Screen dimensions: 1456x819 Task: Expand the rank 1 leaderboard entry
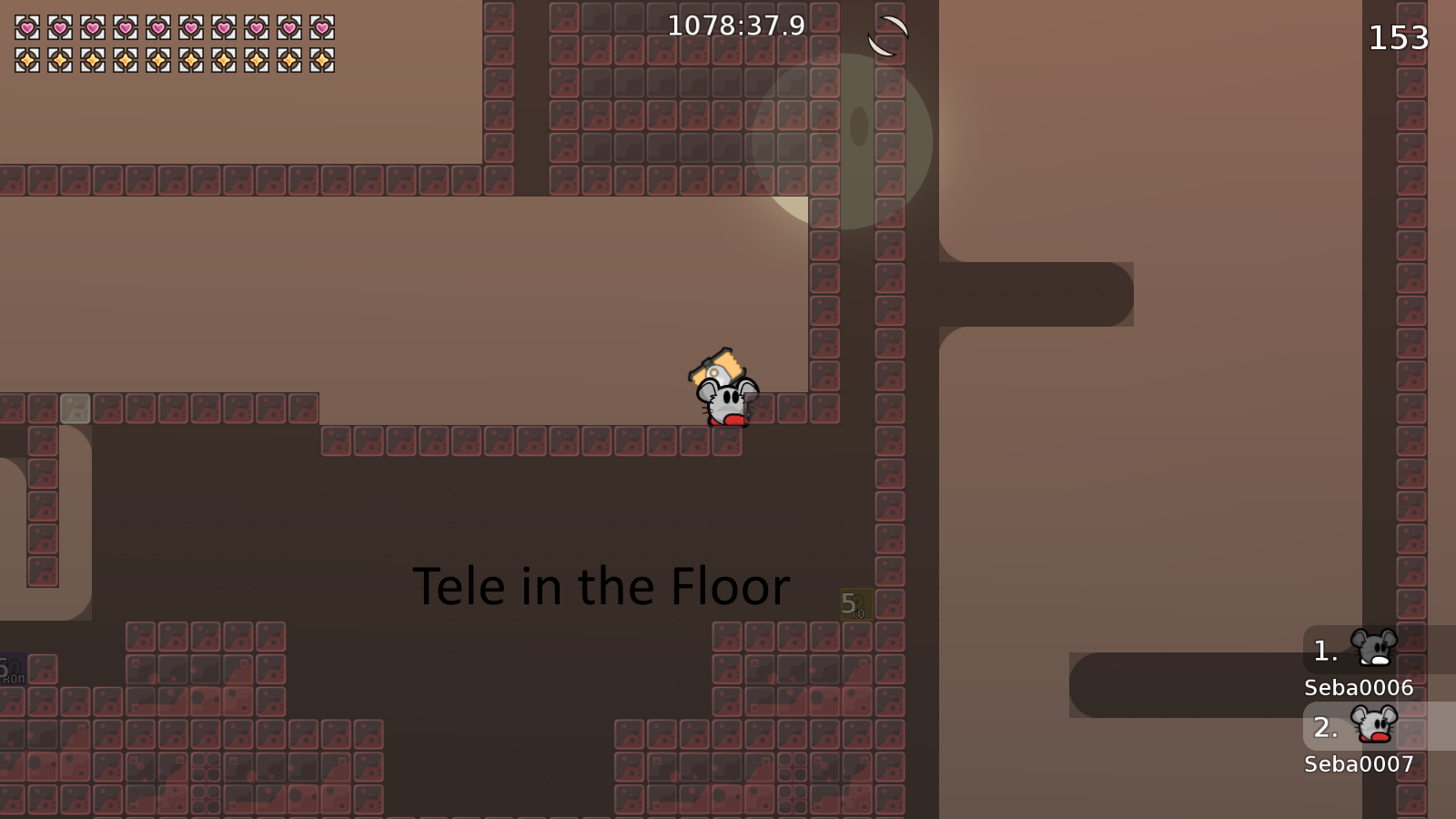1324,650
